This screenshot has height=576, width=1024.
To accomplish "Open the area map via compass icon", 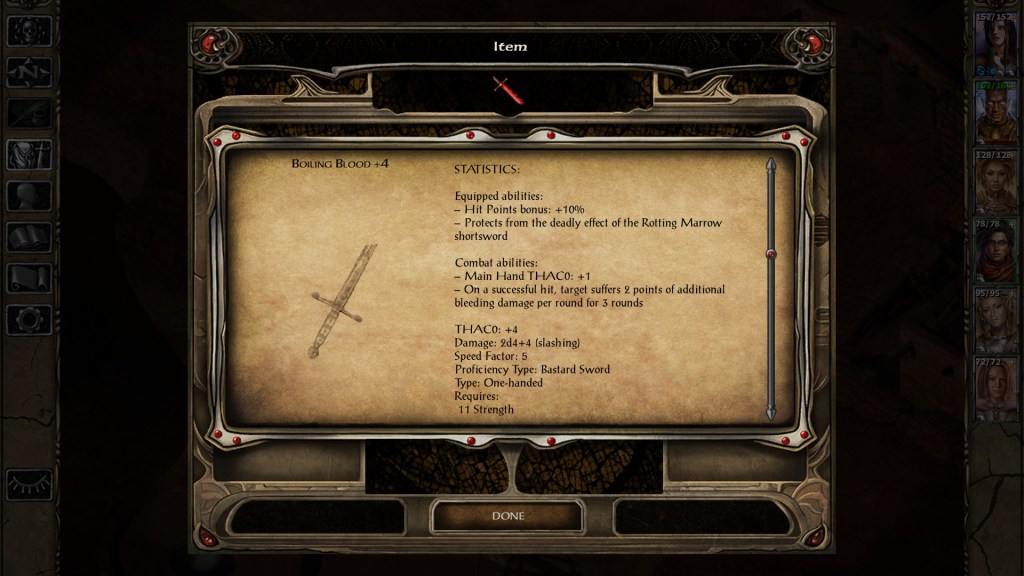I will (29, 72).
